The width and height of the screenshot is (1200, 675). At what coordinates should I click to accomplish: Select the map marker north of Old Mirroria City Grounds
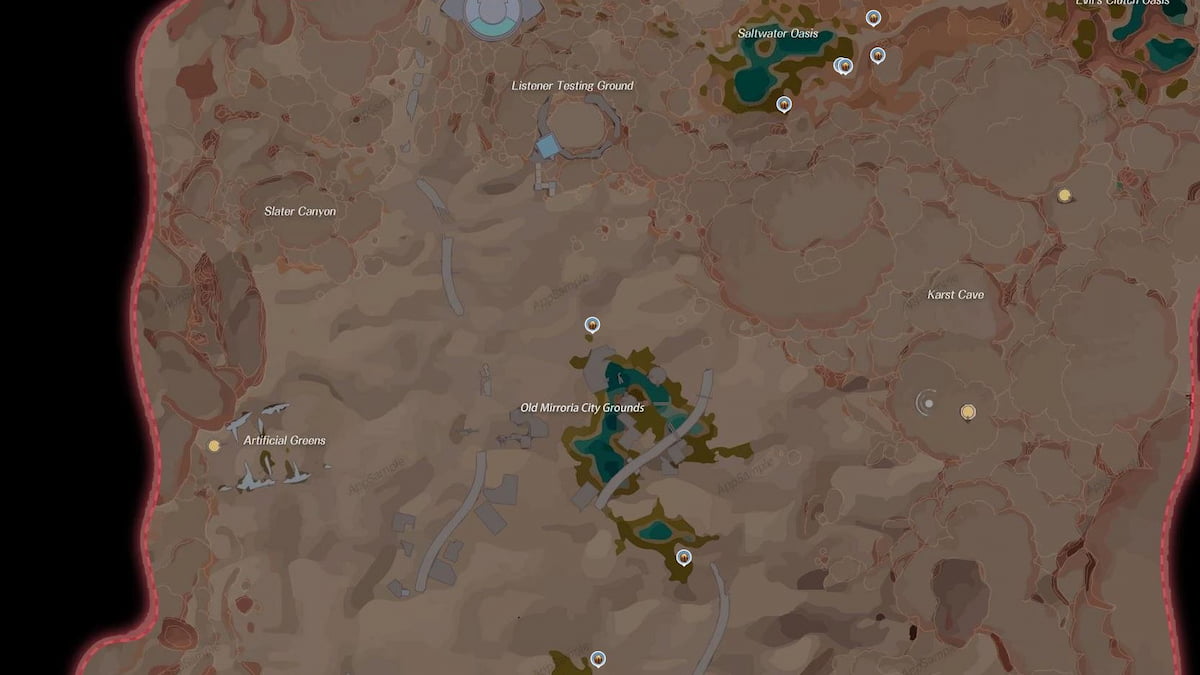point(592,324)
